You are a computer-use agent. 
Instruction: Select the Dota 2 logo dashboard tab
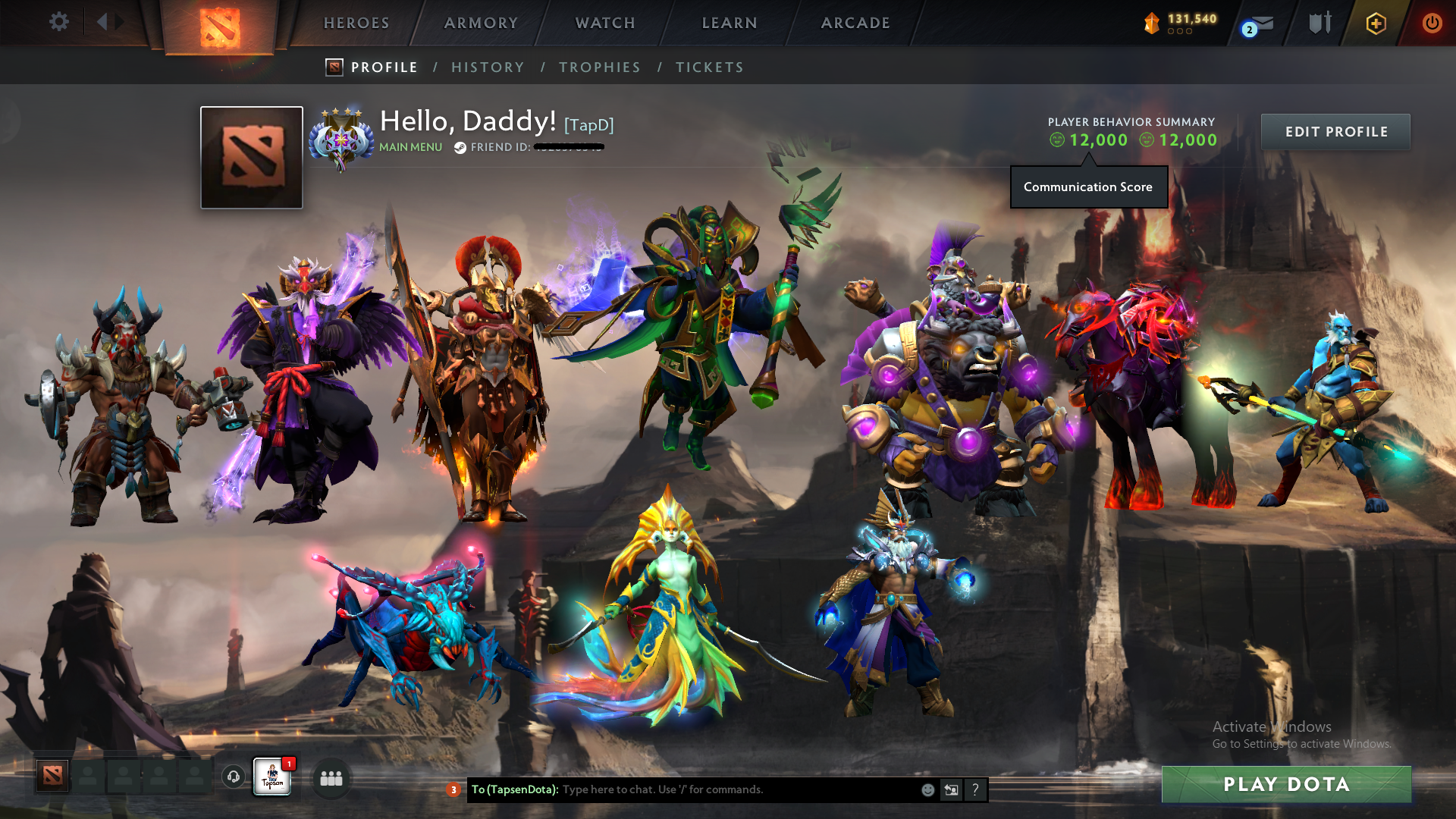tap(220, 23)
